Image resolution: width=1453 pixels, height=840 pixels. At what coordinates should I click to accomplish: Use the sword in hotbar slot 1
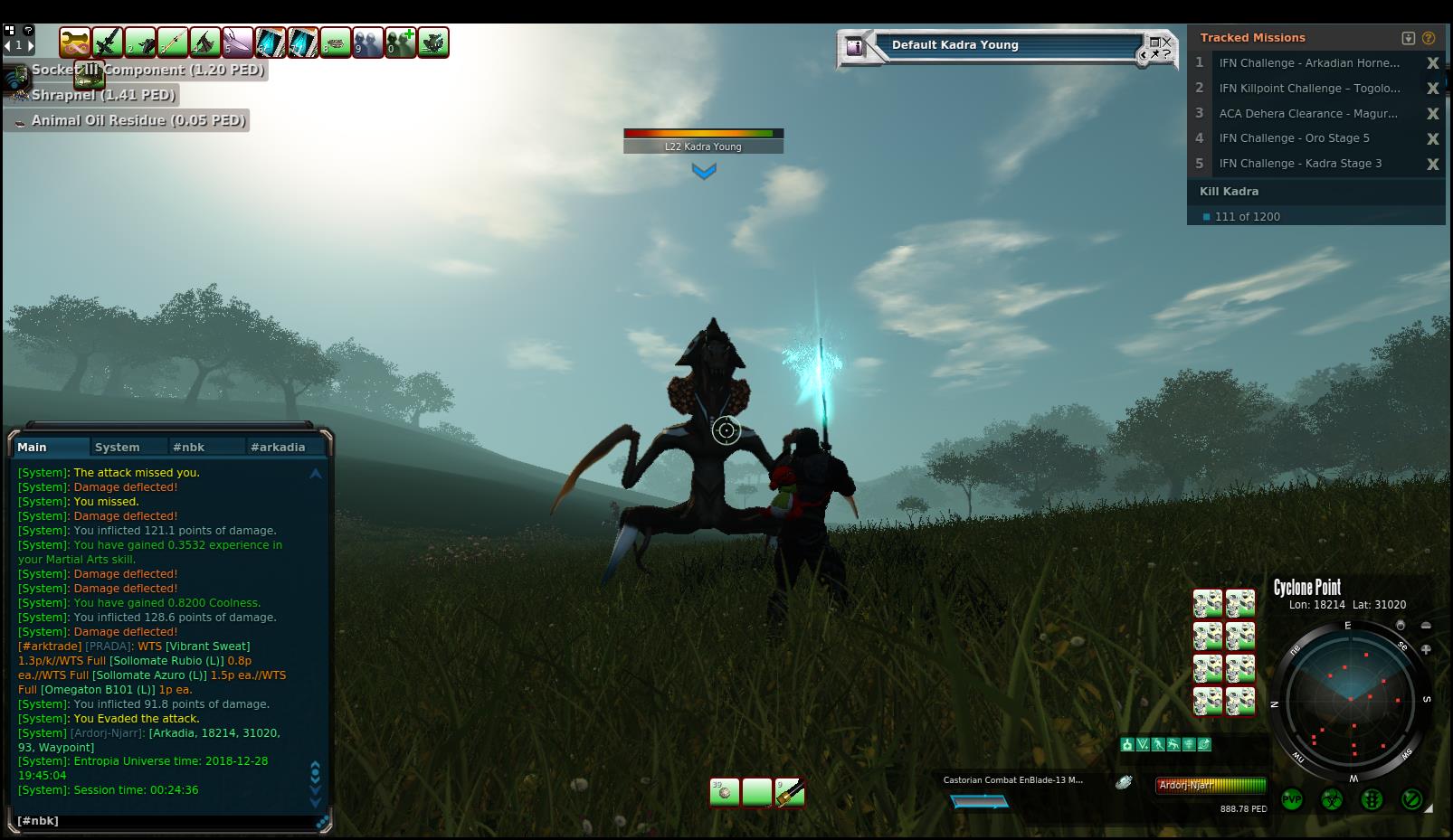coord(108,42)
